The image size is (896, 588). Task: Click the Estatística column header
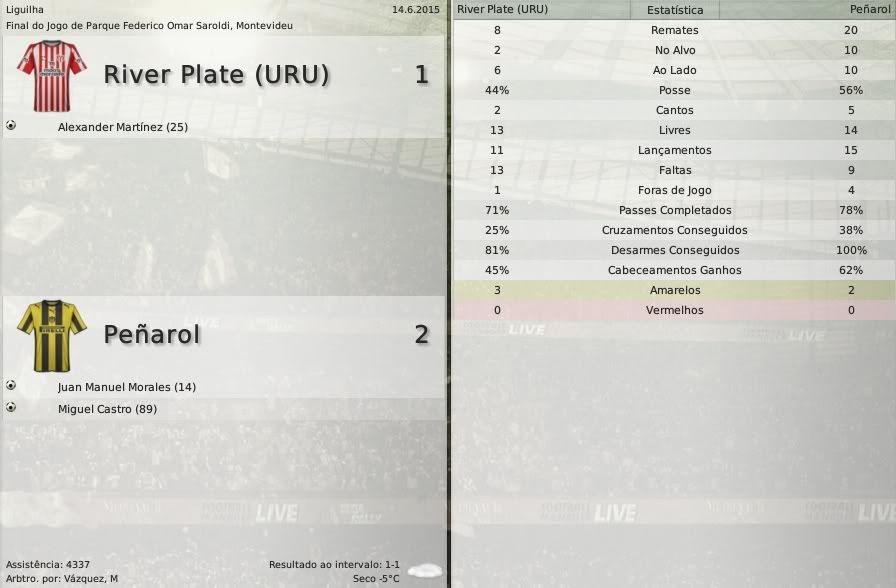[674, 10]
